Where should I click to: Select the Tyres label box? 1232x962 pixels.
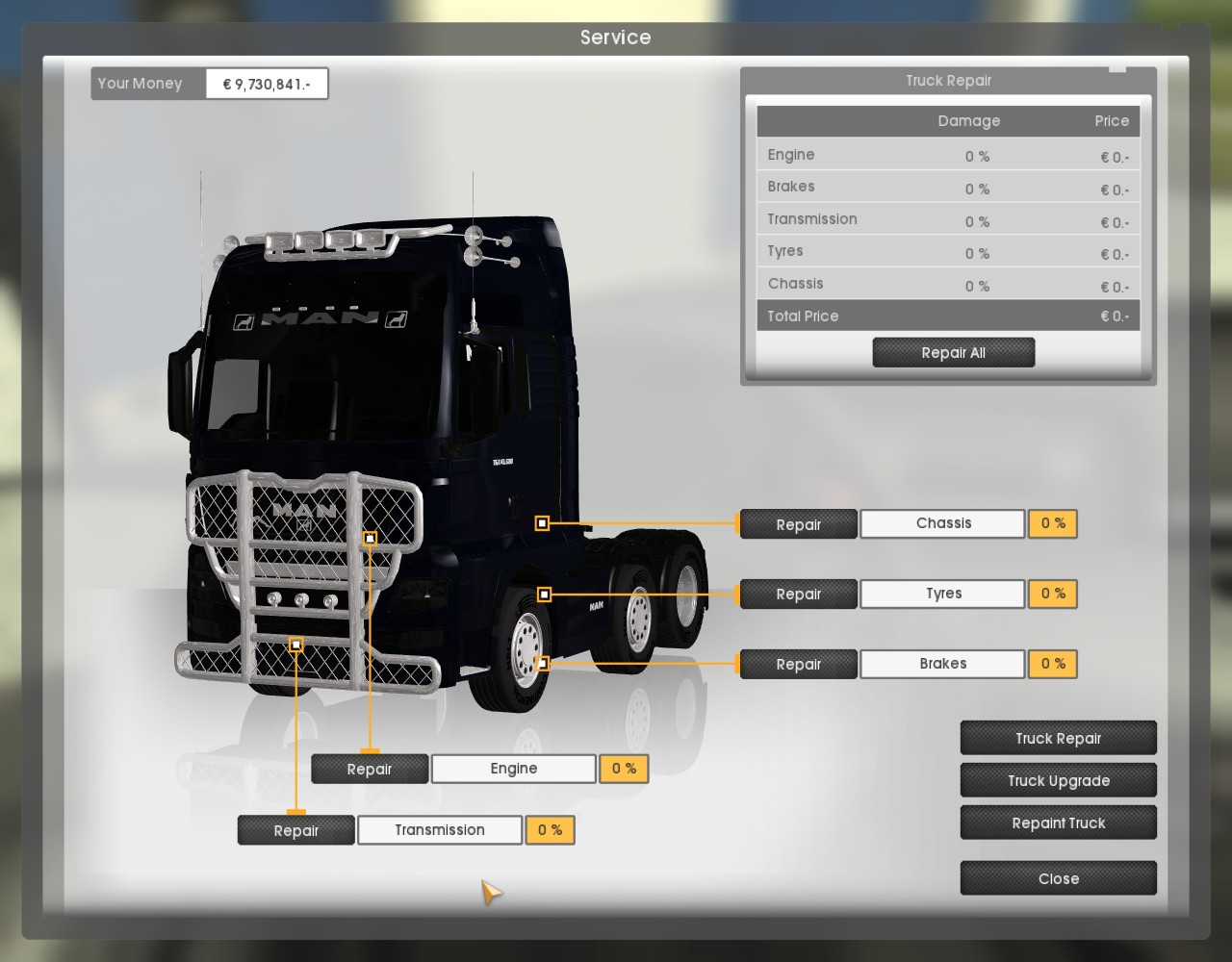[x=942, y=594]
